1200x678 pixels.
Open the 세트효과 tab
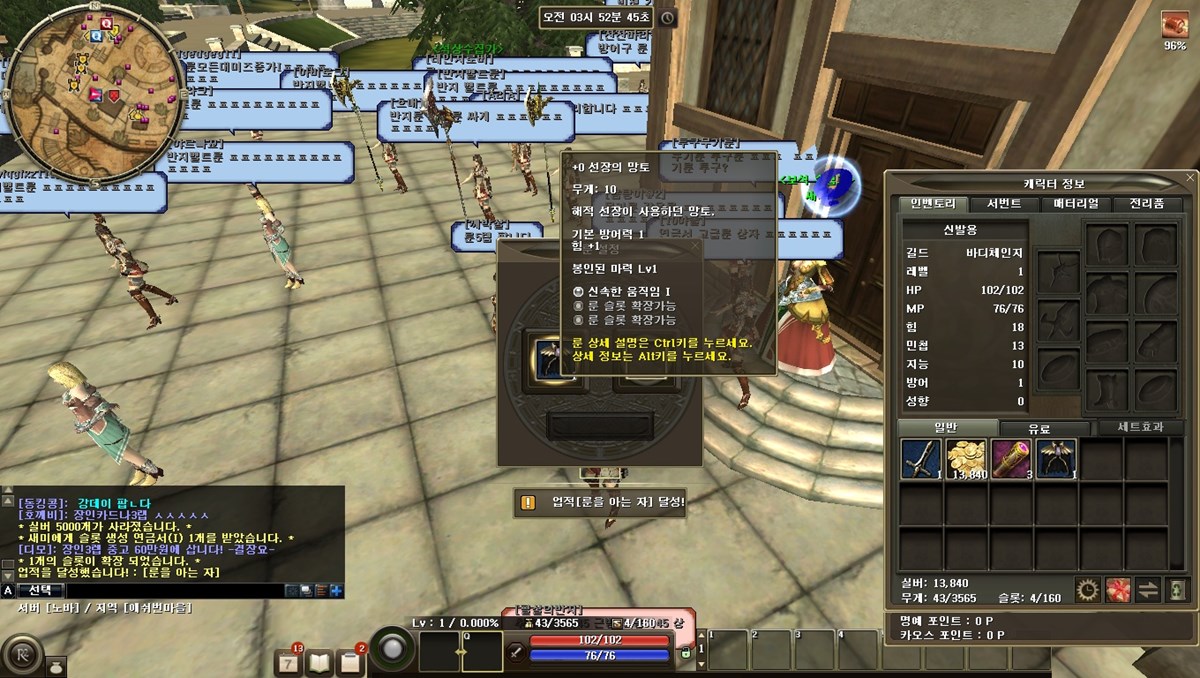click(1141, 427)
